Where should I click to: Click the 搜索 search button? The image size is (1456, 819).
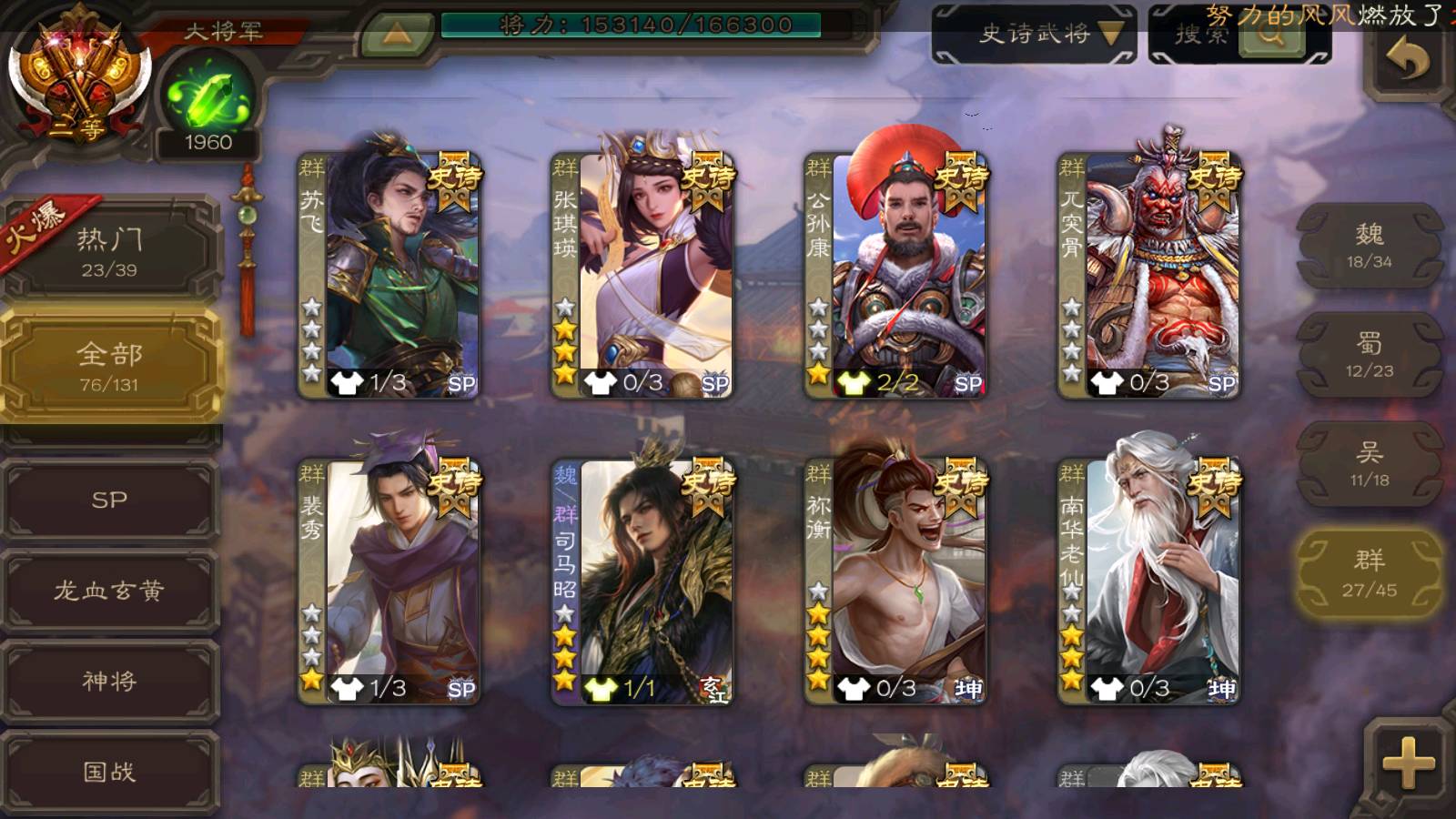(1239, 35)
